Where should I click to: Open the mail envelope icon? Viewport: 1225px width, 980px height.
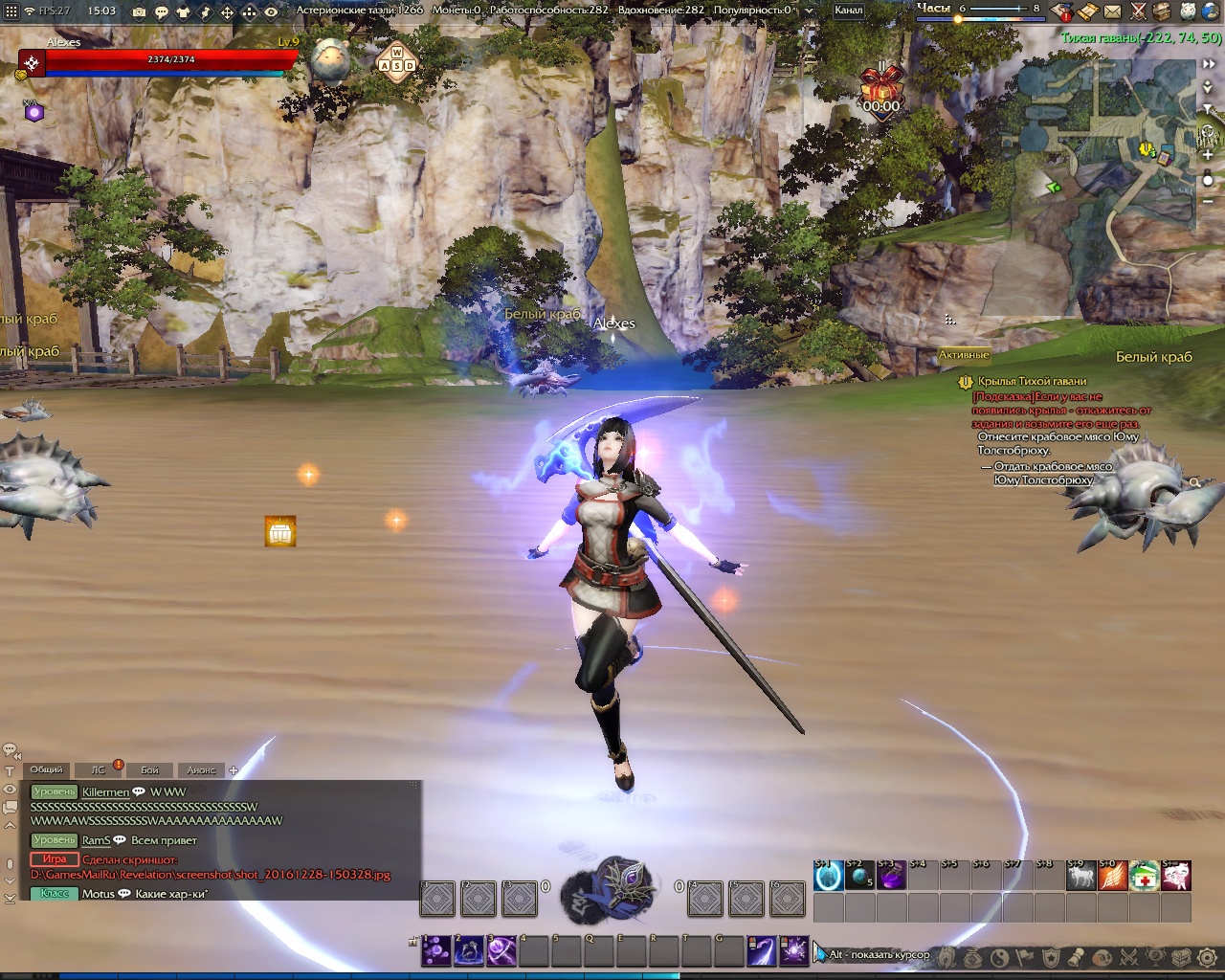[x=1112, y=11]
